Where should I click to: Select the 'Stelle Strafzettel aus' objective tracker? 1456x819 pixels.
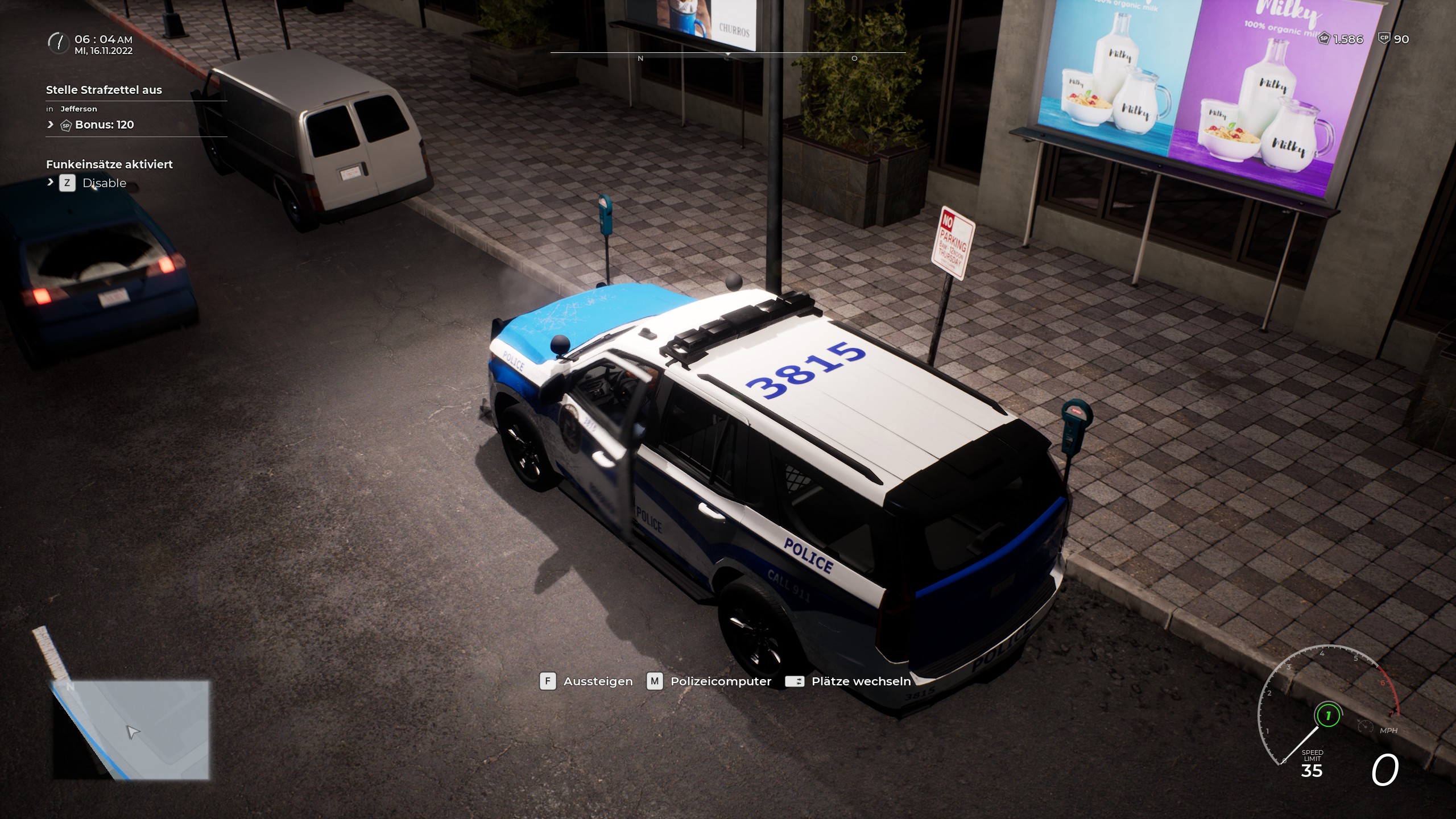pos(104,90)
